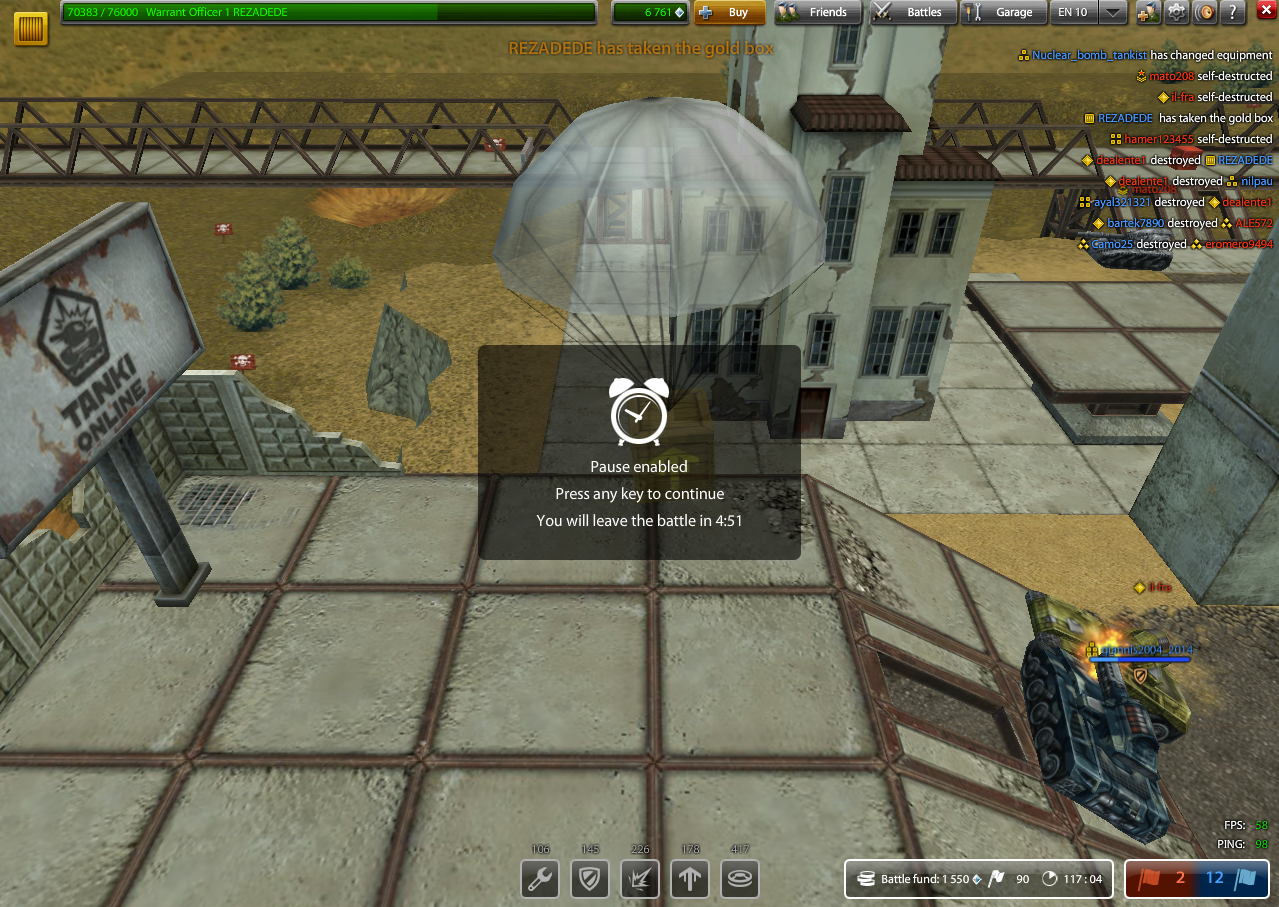Screen dimensions: 1279x907
Task: Toggle sound with the speaker icon
Action: point(1205,13)
